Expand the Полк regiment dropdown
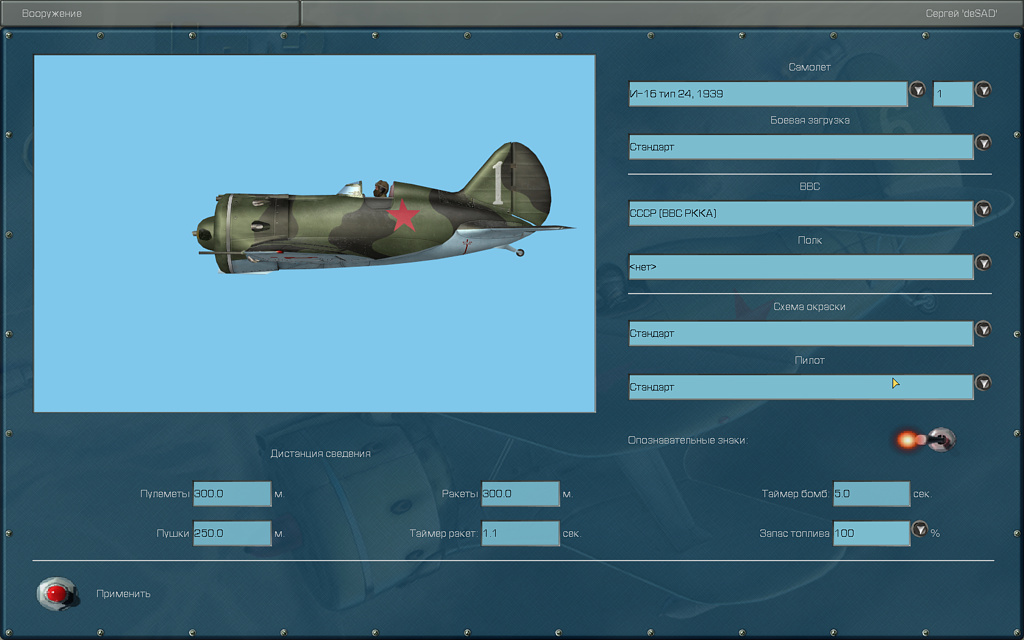Image resolution: width=1024 pixels, height=640 pixels. click(x=983, y=263)
